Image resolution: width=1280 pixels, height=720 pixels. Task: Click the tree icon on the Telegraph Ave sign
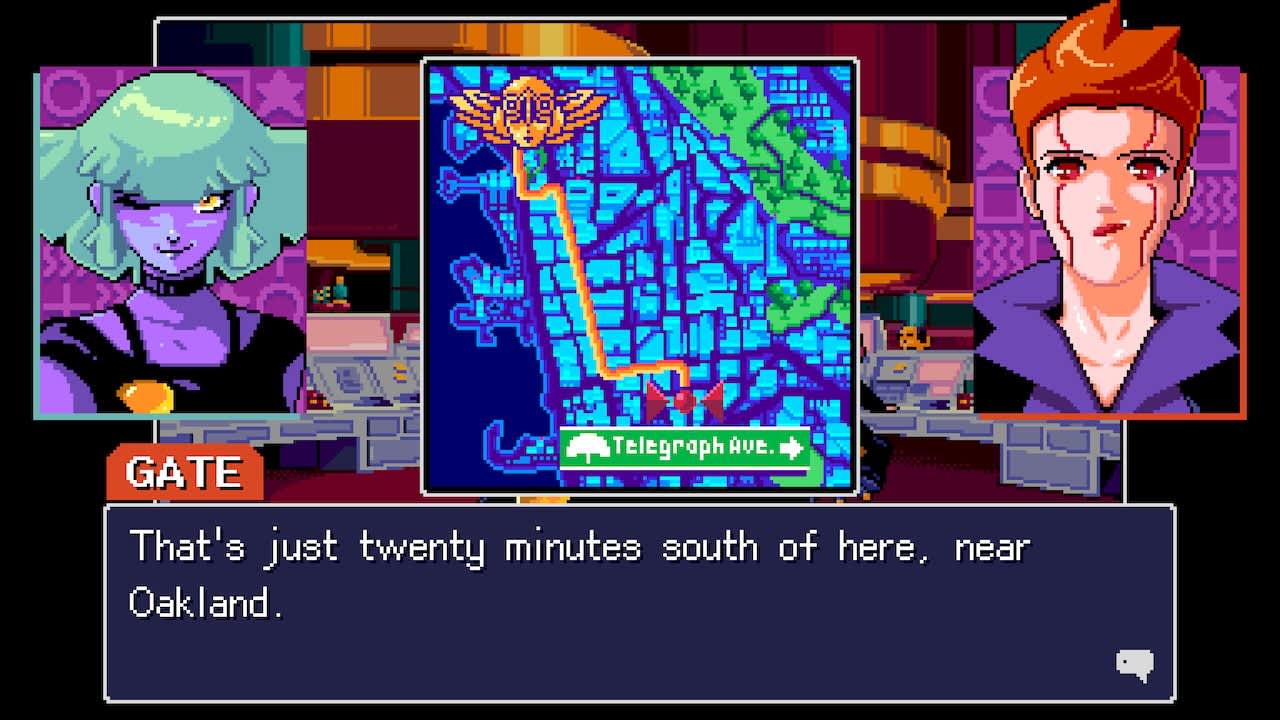point(587,446)
